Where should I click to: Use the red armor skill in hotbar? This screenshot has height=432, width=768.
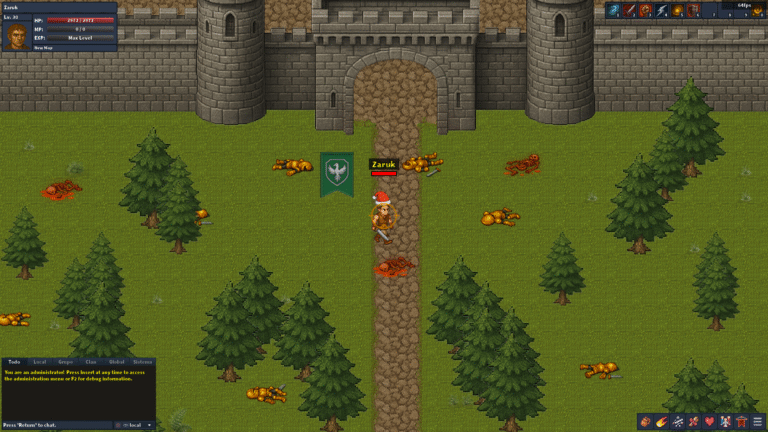tap(693, 10)
